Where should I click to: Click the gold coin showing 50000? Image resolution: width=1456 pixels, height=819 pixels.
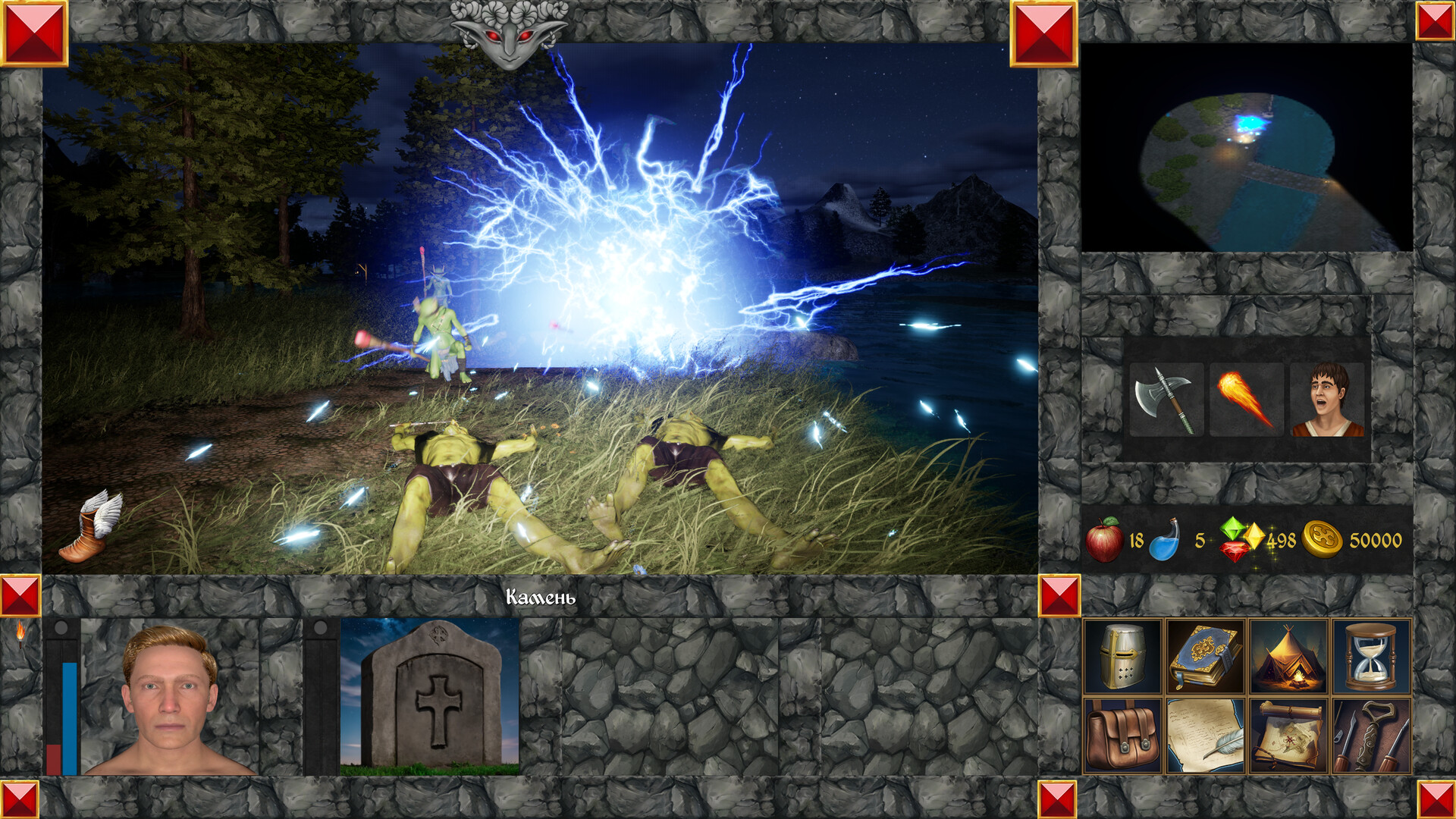coord(1321,540)
